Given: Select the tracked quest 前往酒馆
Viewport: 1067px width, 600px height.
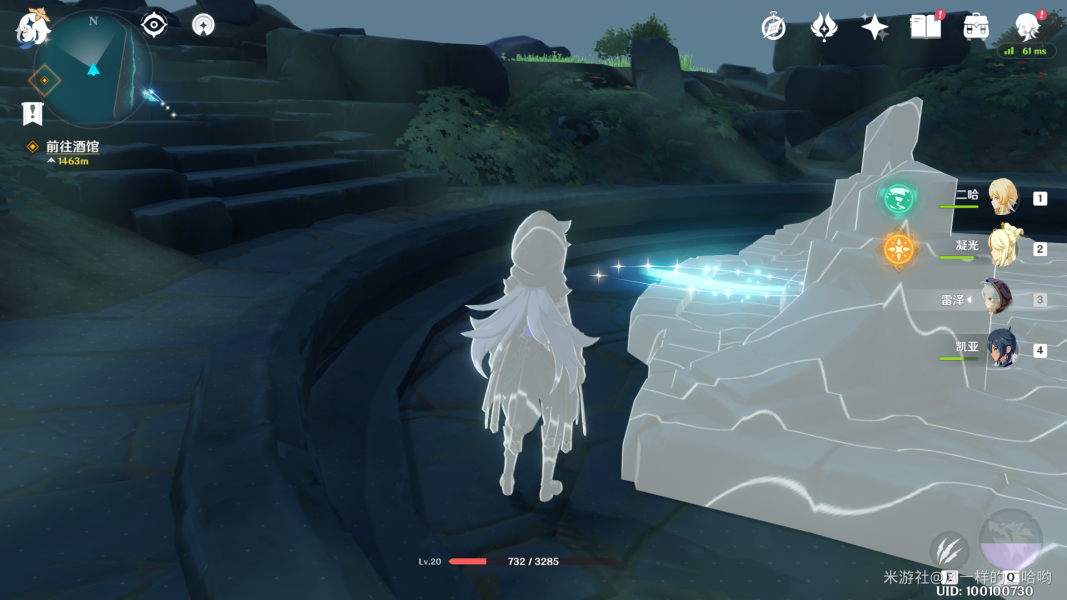Looking at the screenshot, I should pos(72,147).
